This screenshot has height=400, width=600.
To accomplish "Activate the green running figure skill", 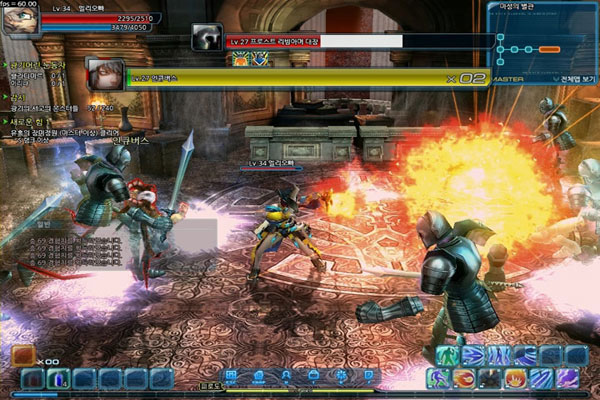I will coord(446,355).
